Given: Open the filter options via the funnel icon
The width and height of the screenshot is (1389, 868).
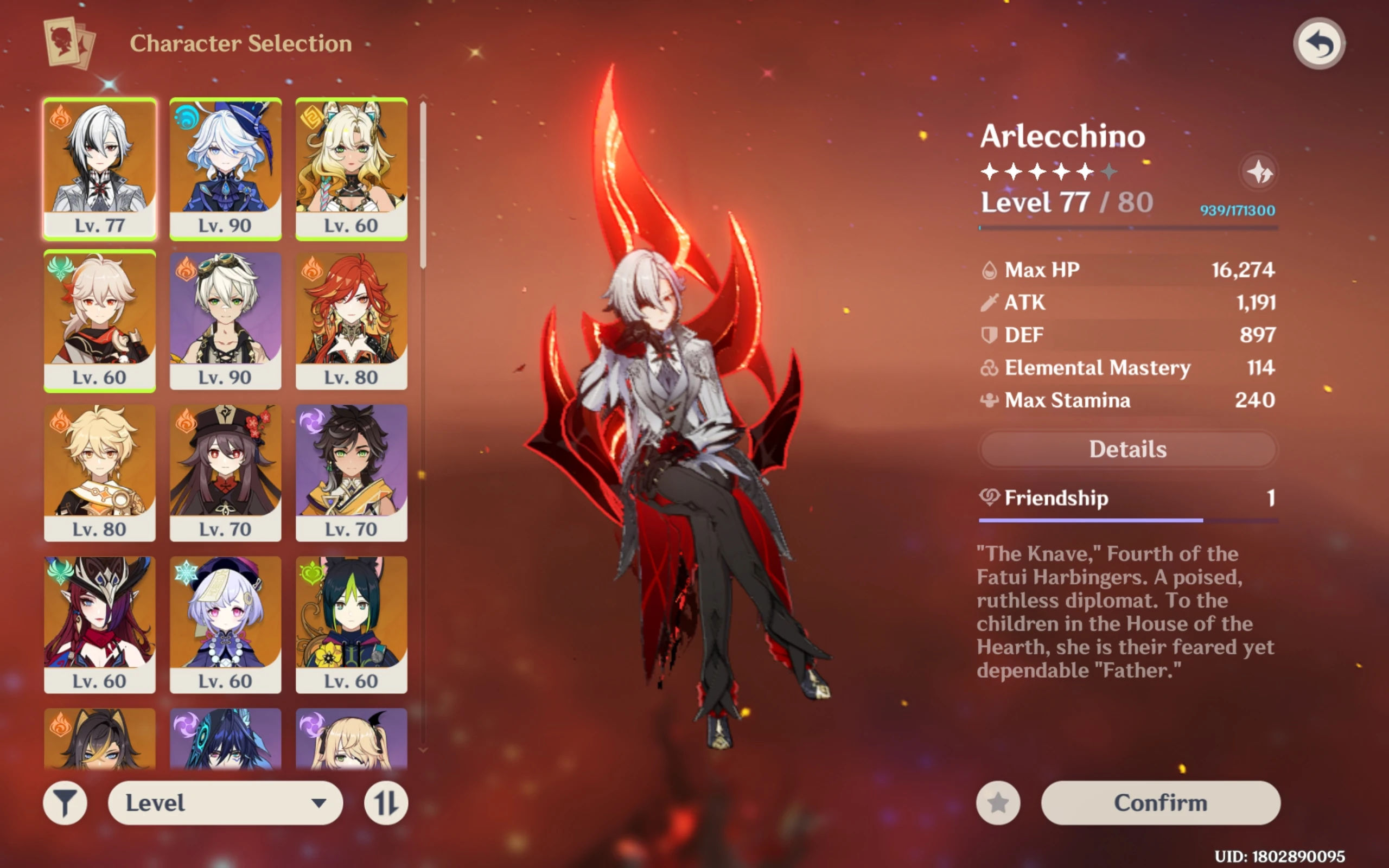Looking at the screenshot, I should click(65, 803).
